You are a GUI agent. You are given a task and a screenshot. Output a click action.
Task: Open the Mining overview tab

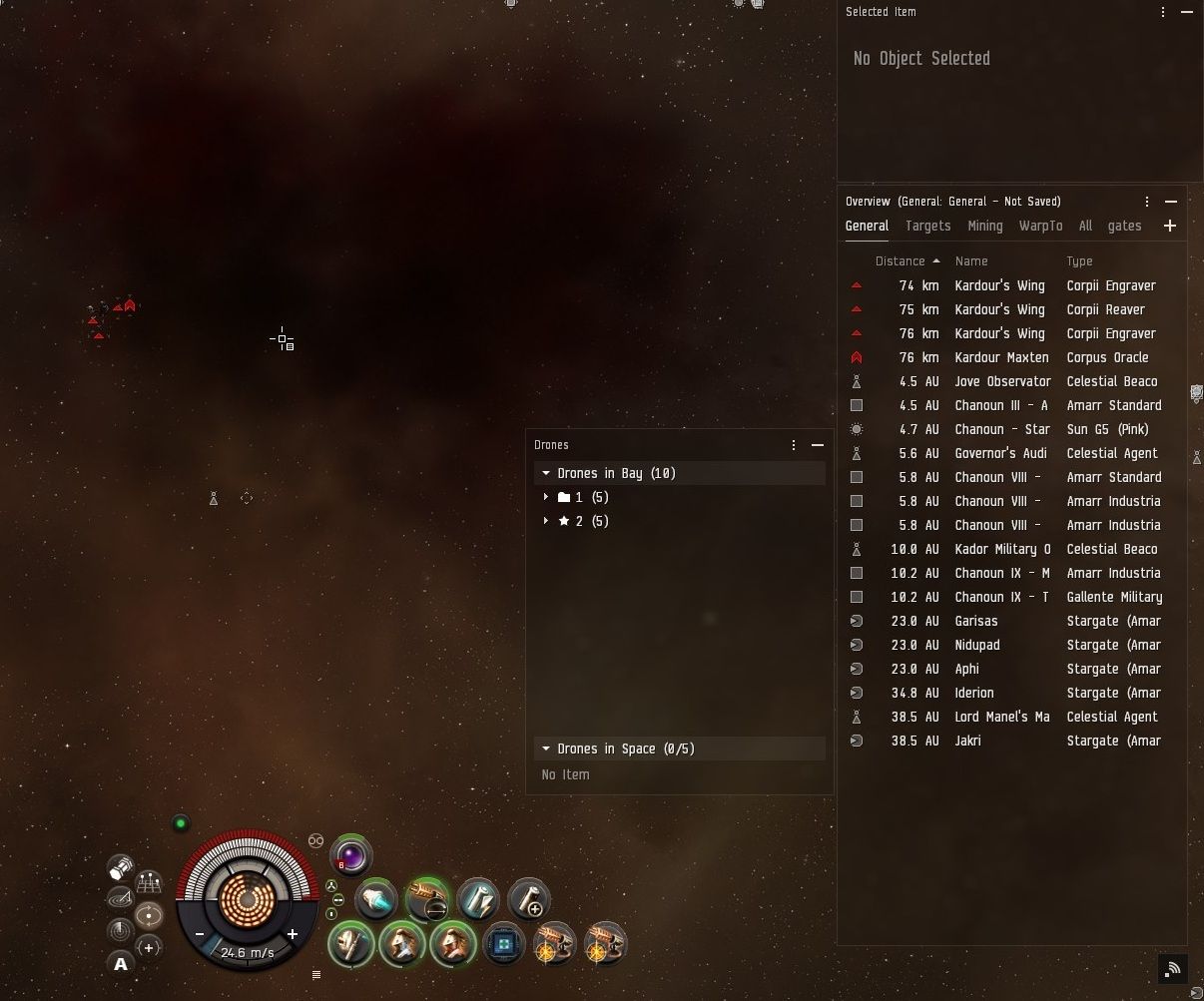coord(984,227)
